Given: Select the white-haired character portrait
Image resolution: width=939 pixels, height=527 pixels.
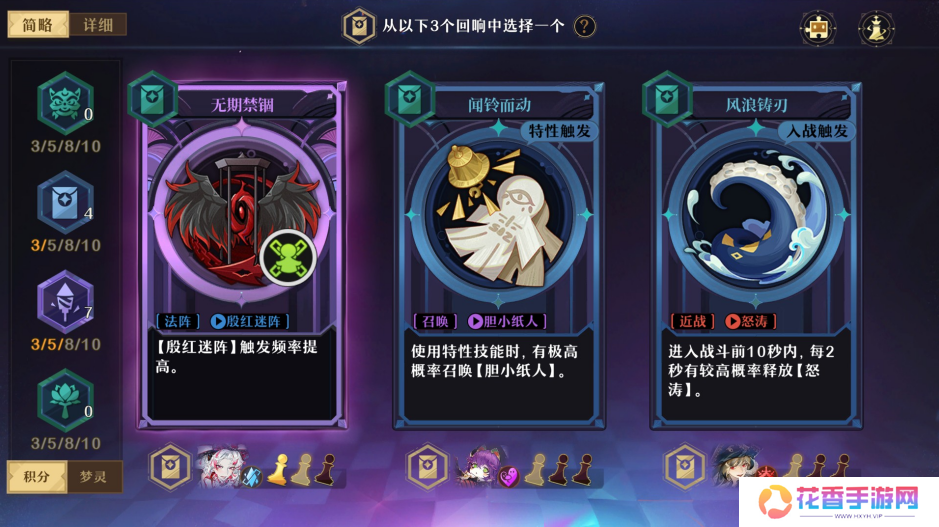Looking at the screenshot, I should click(220, 466).
